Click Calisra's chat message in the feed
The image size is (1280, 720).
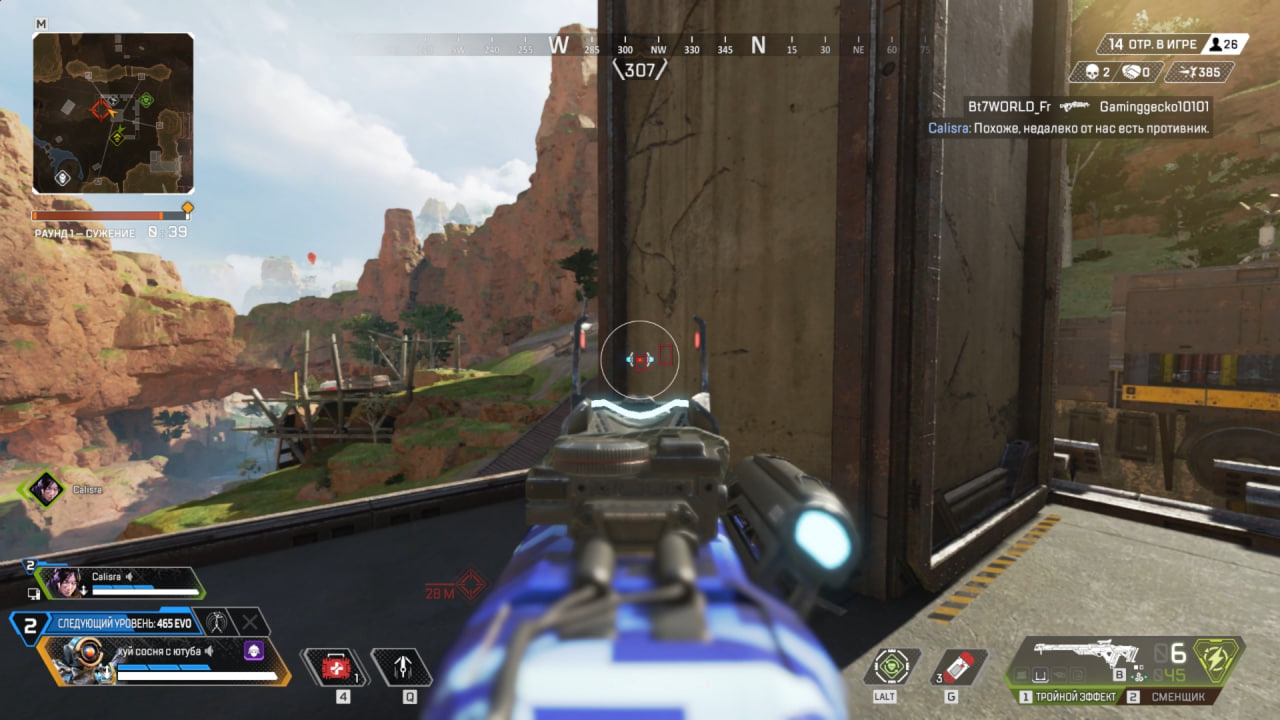pos(1068,128)
